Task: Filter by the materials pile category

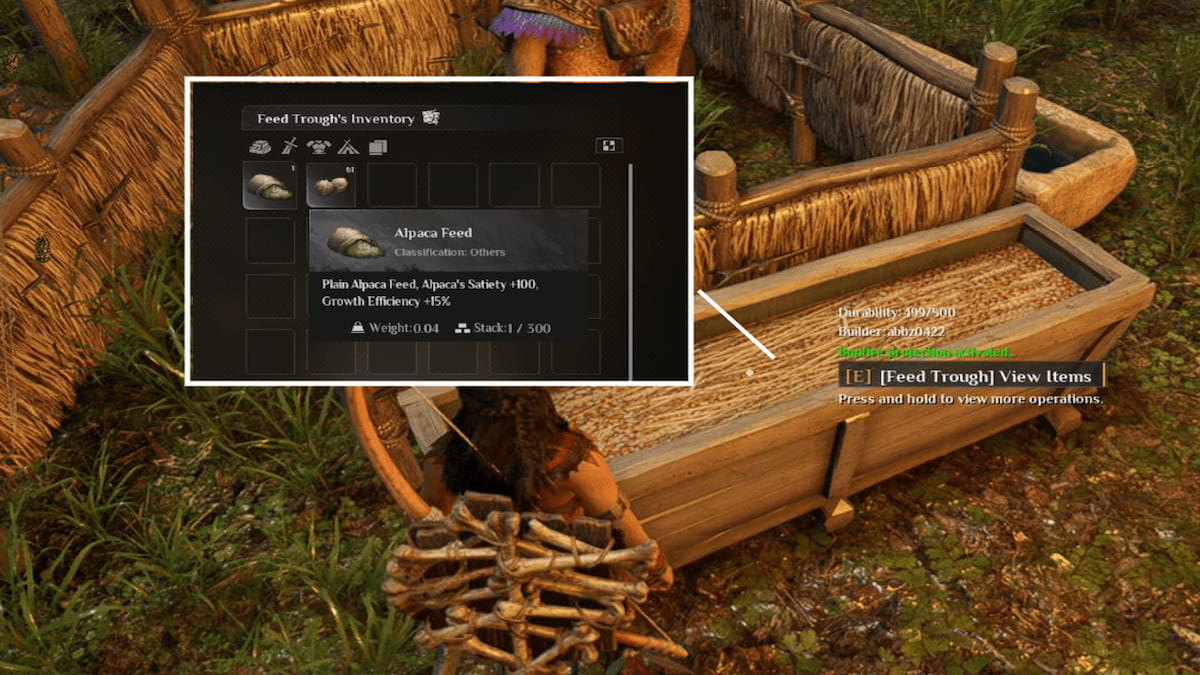Action: [x=259, y=146]
